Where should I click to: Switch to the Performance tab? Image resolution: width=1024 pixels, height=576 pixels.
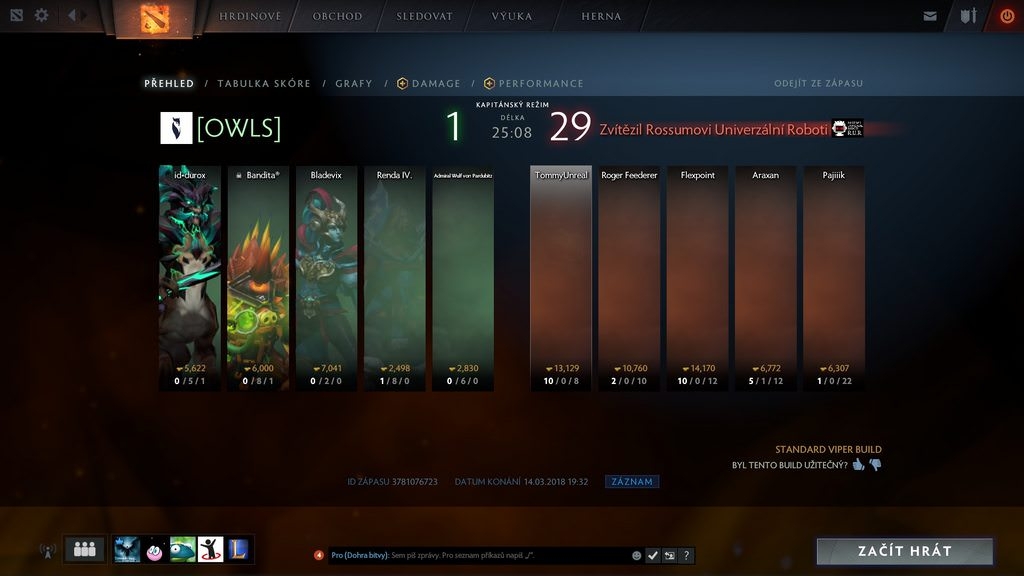point(534,84)
